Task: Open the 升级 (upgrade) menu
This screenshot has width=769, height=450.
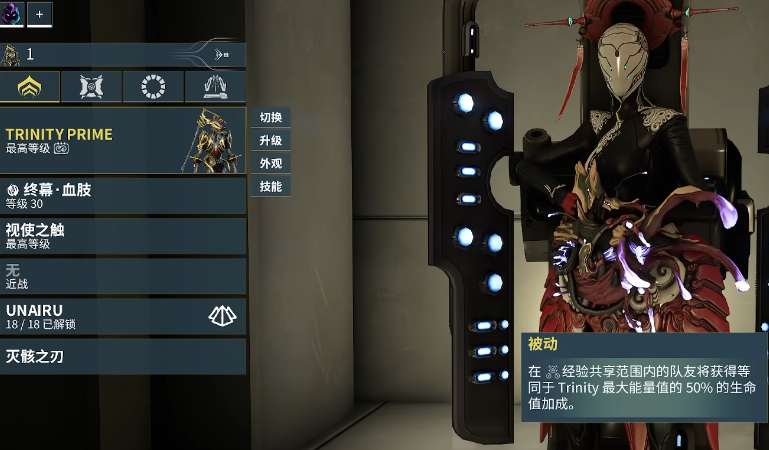Action: pyautogui.click(x=270, y=141)
